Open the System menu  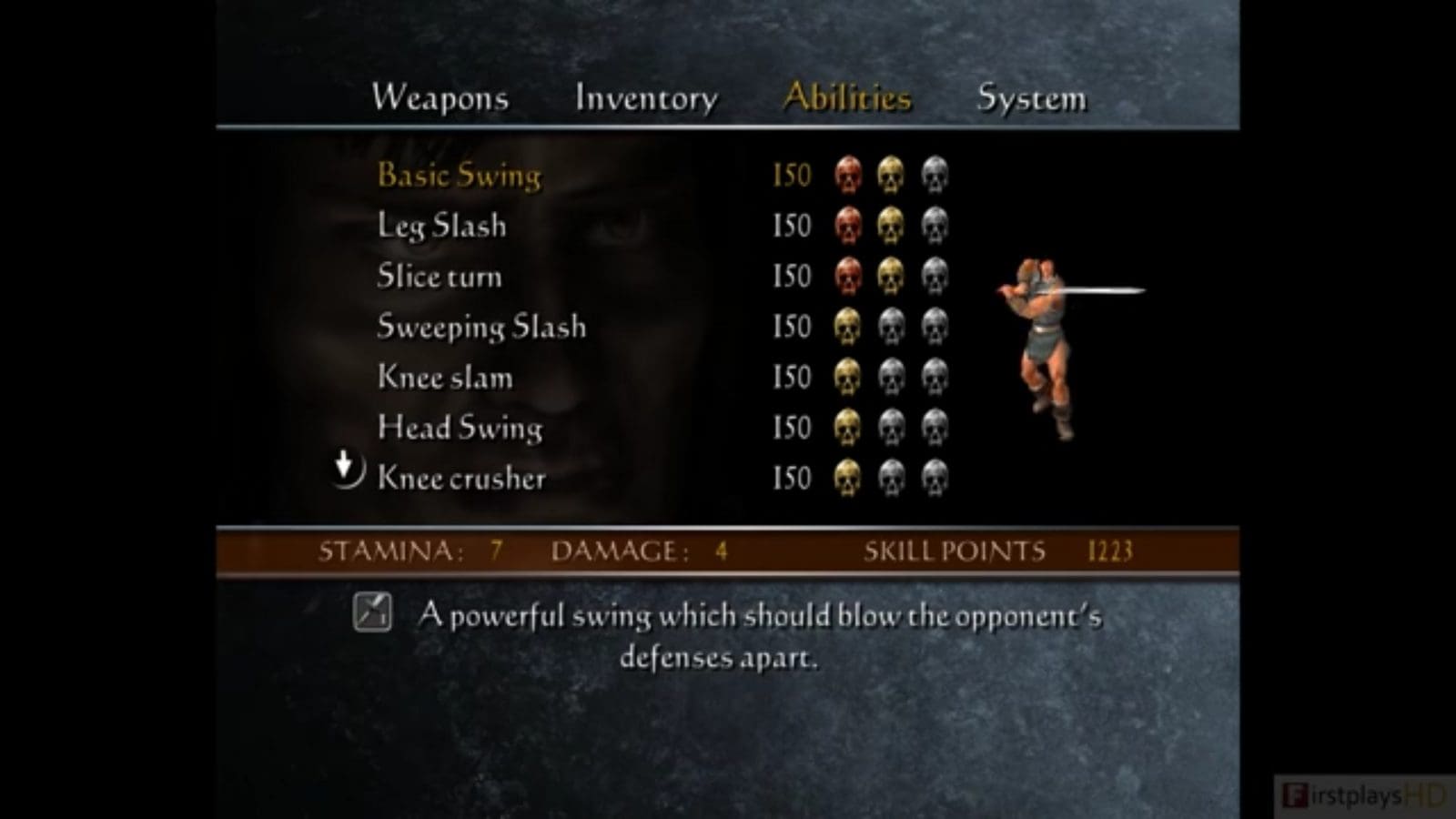[x=1030, y=97]
